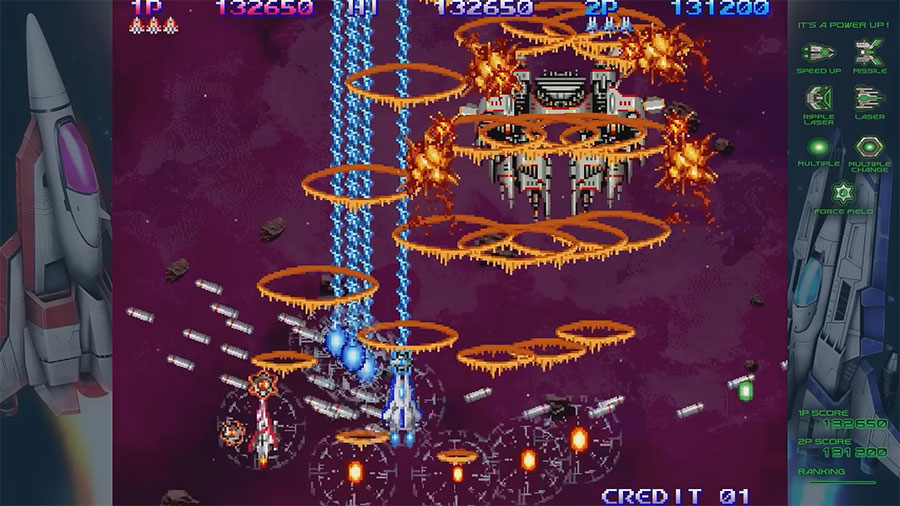Select the Speed Up power-up icon
The image size is (900, 506).
tap(819, 52)
